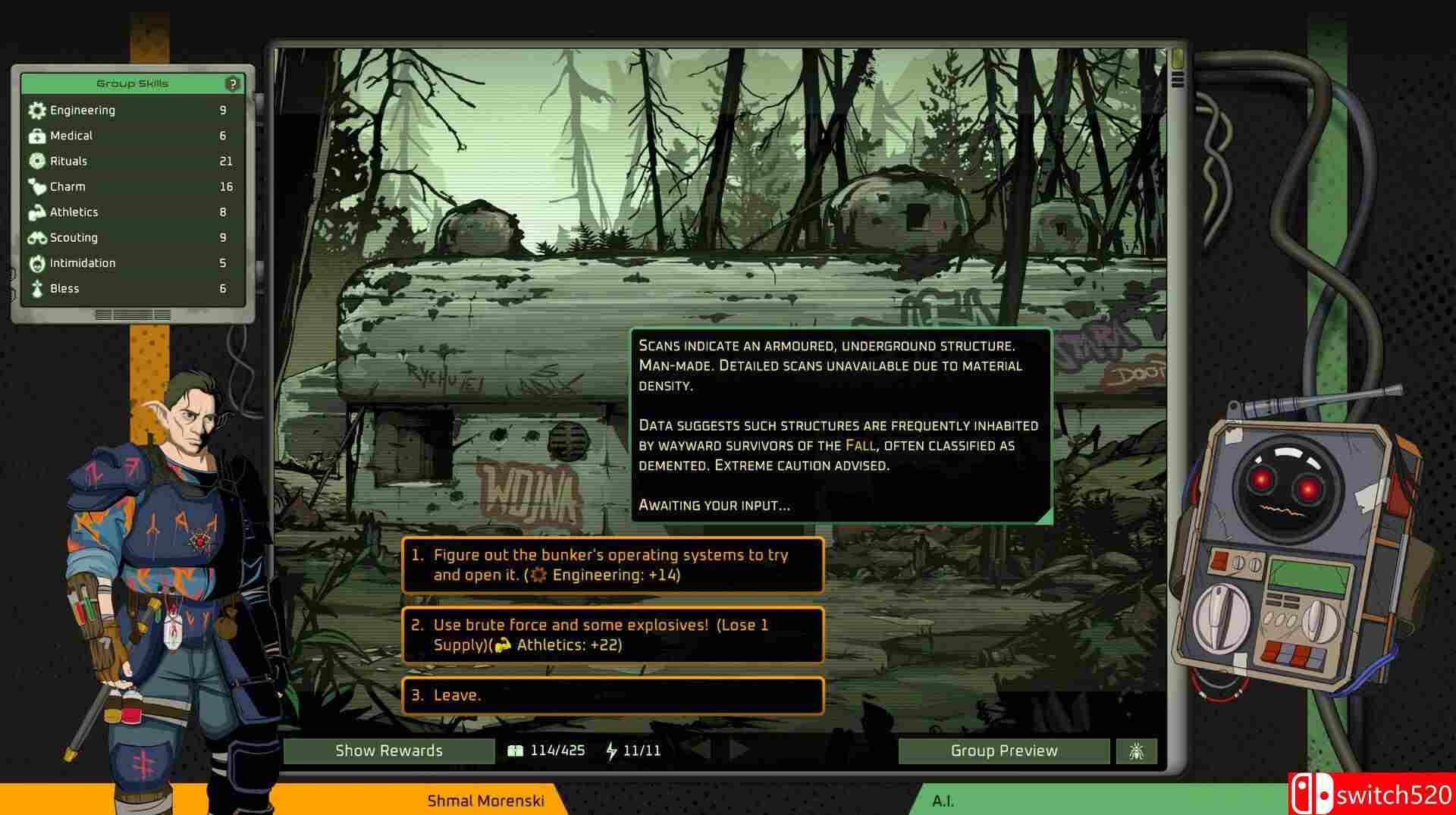Click the Group Skills panel bottom handle
Viewport: 1456px width, 815px height.
click(133, 315)
